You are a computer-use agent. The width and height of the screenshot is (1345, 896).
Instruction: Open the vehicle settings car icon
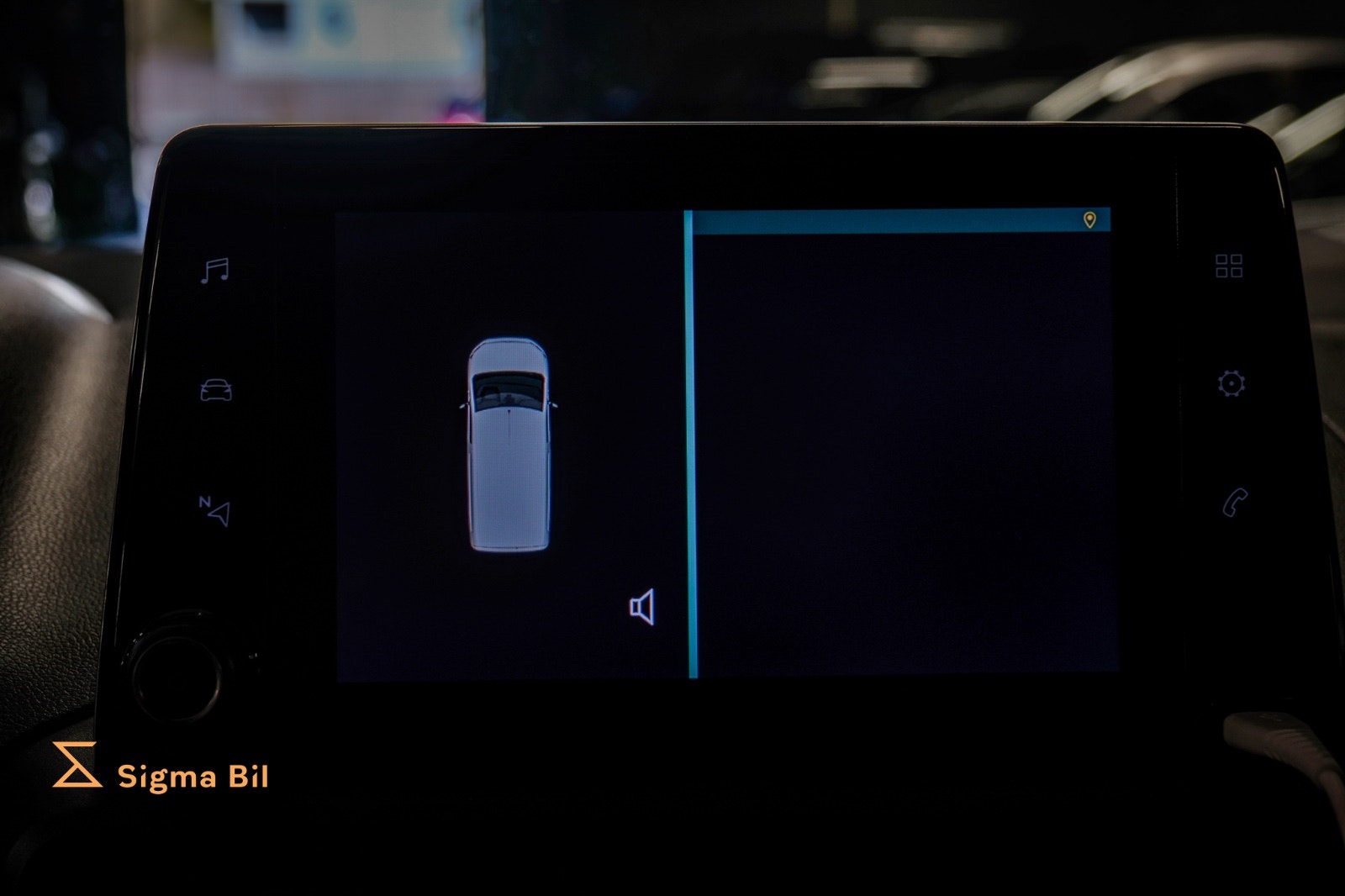click(x=216, y=391)
